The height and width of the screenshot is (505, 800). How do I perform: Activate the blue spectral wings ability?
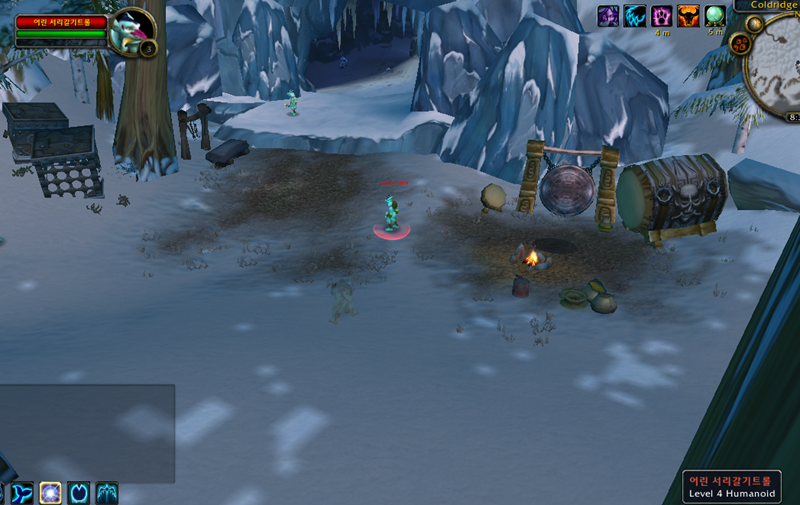107,493
